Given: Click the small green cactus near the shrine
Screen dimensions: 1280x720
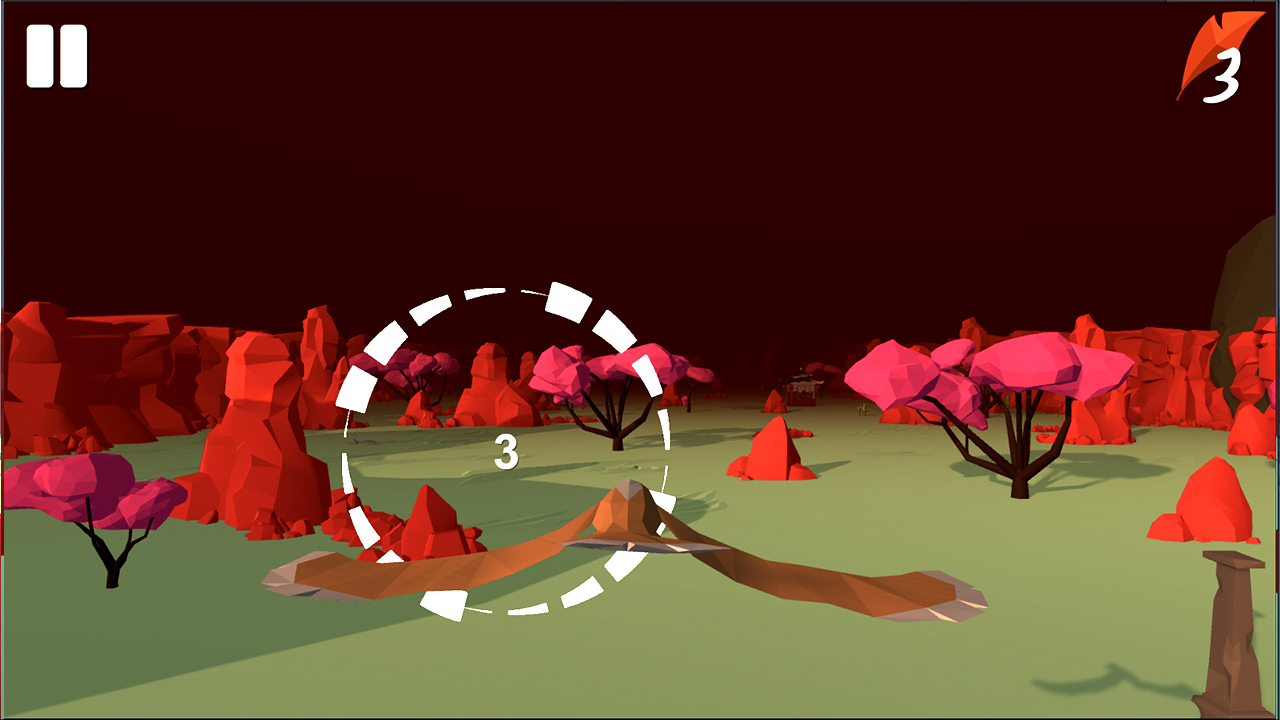Looking at the screenshot, I should (x=863, y=408).
